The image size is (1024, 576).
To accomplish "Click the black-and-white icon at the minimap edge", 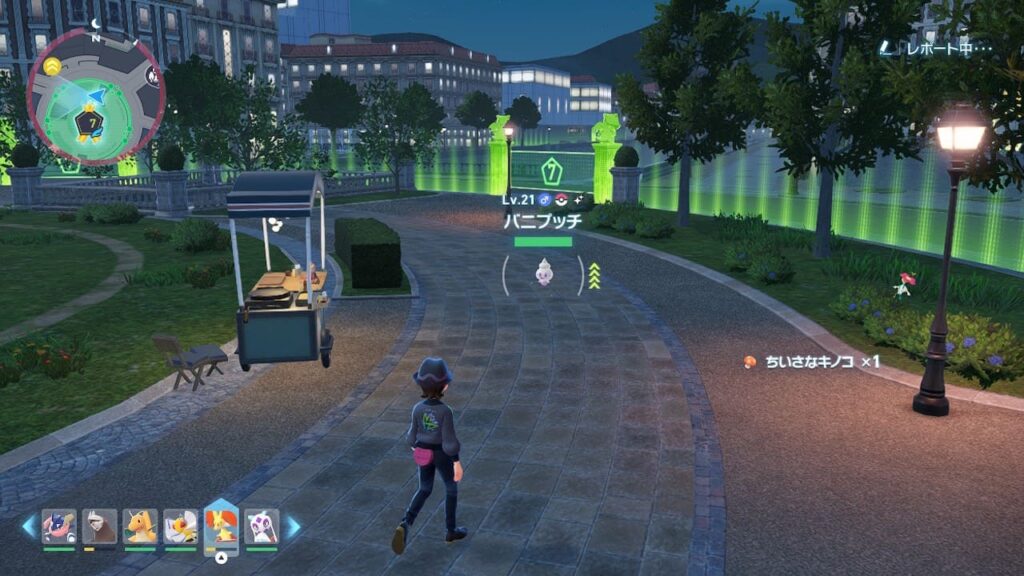I will click(152, 75).
